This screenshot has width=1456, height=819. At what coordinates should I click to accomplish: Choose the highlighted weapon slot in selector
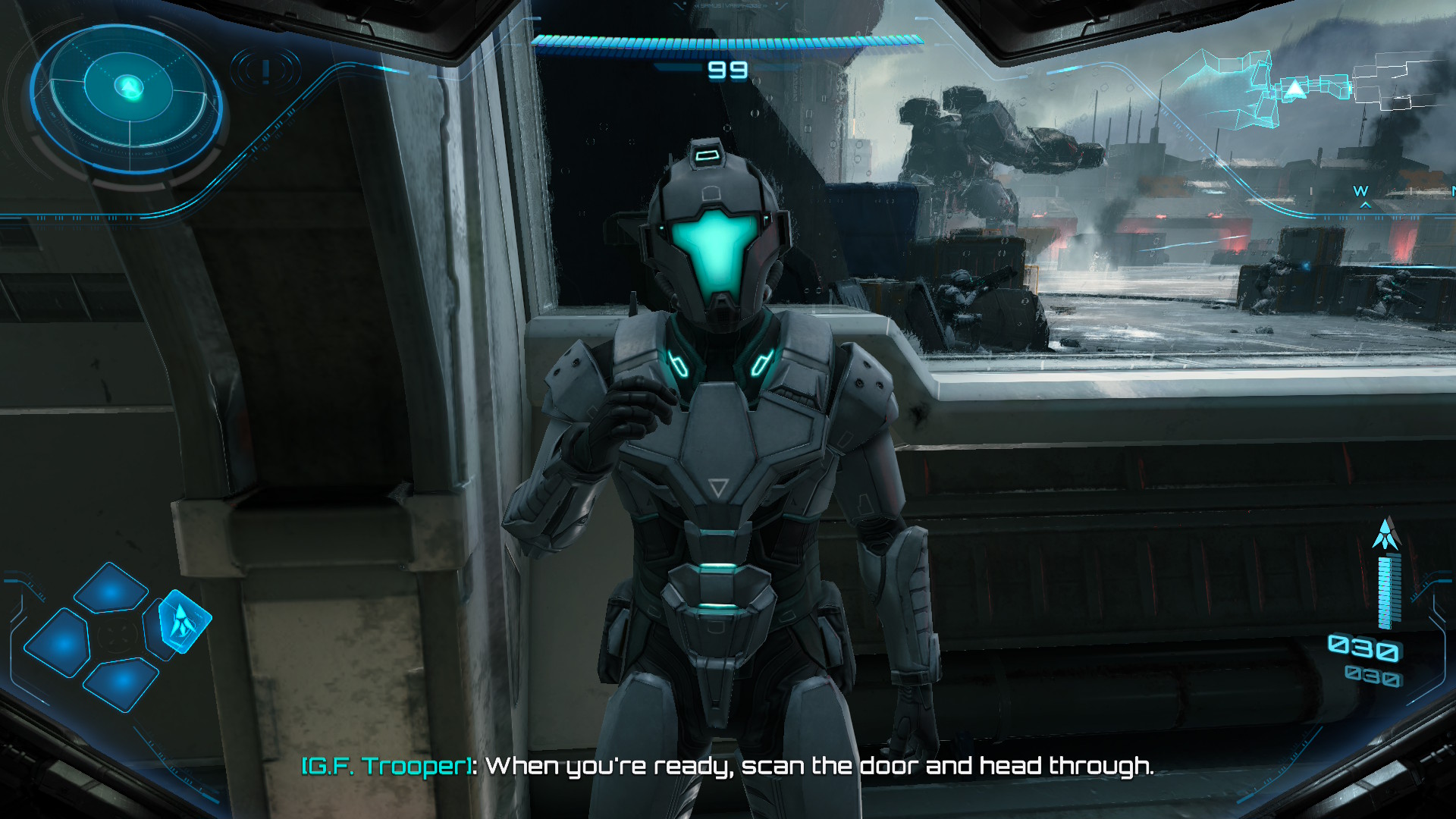tap(182, 621)
